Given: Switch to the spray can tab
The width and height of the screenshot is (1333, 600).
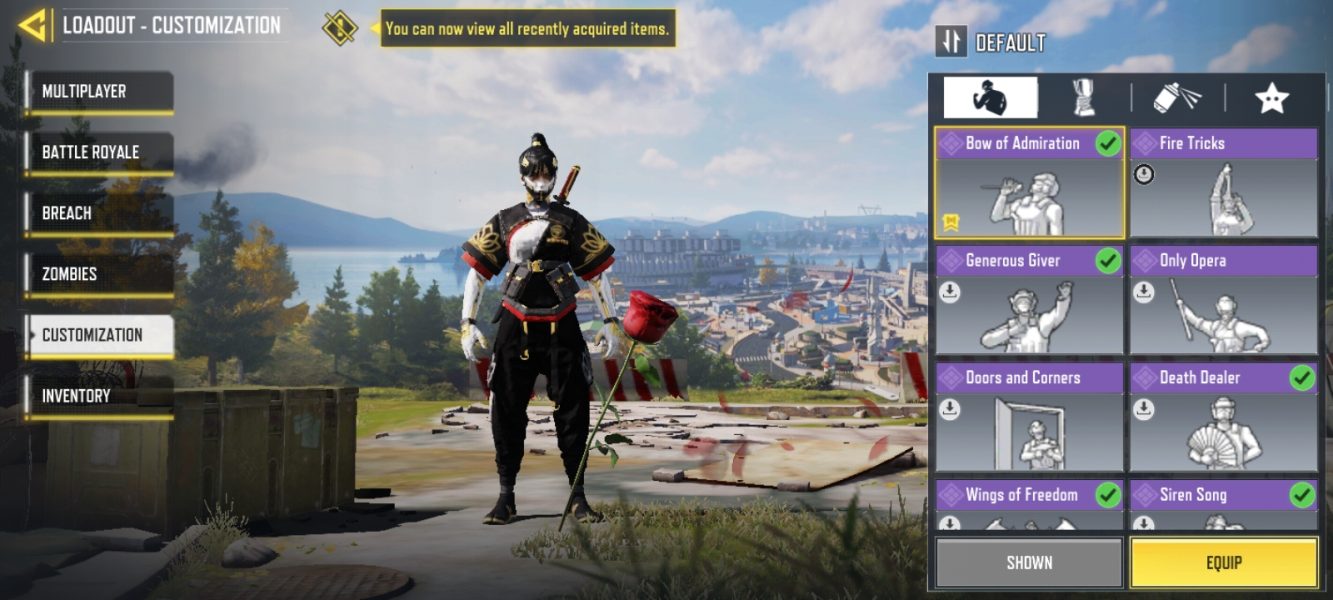Looking at the screenshot, I should (1178, 98).
